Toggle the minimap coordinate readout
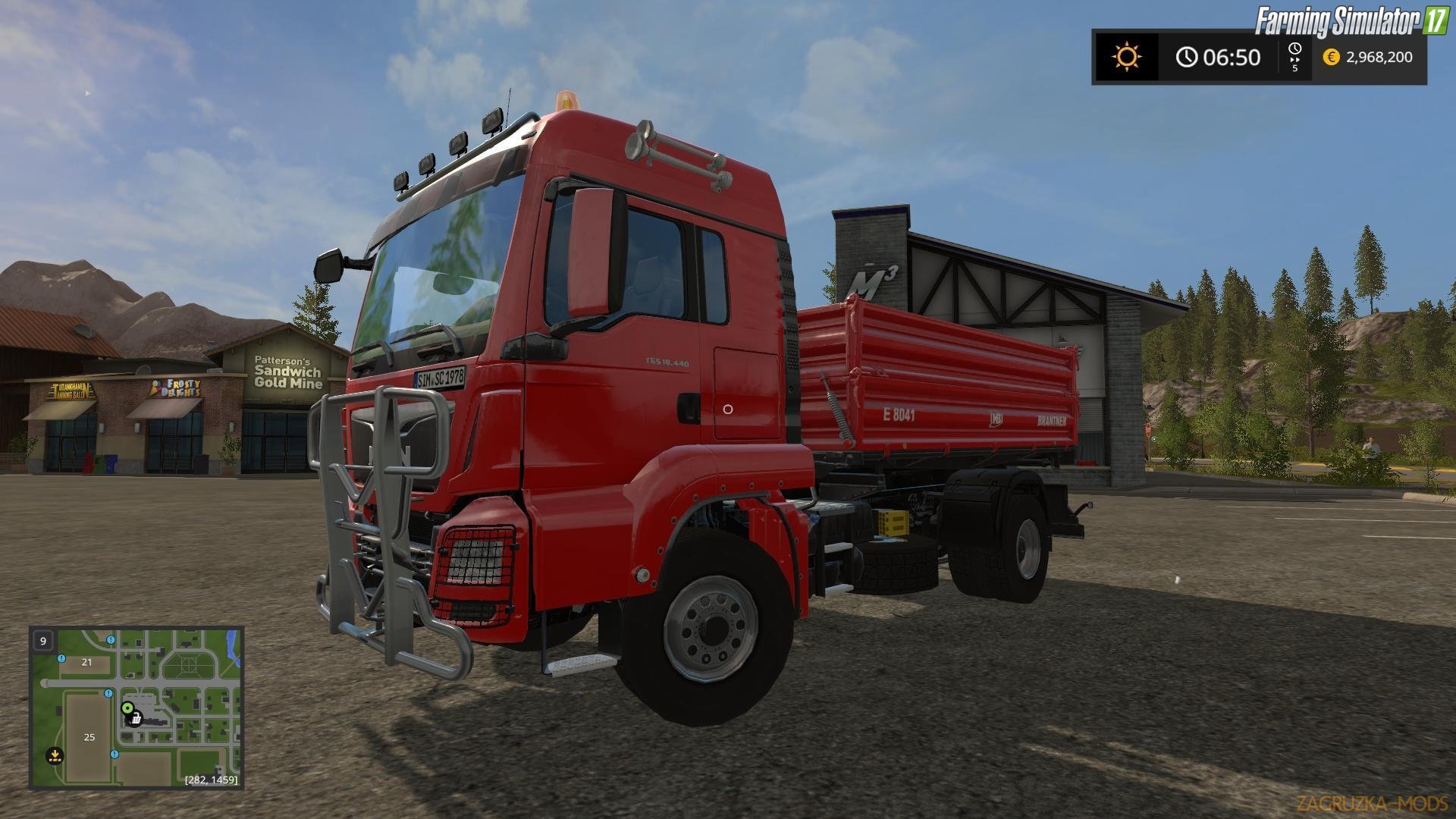Image resolution: width=1456 pixels, height=819 pixels. point(211,780)
